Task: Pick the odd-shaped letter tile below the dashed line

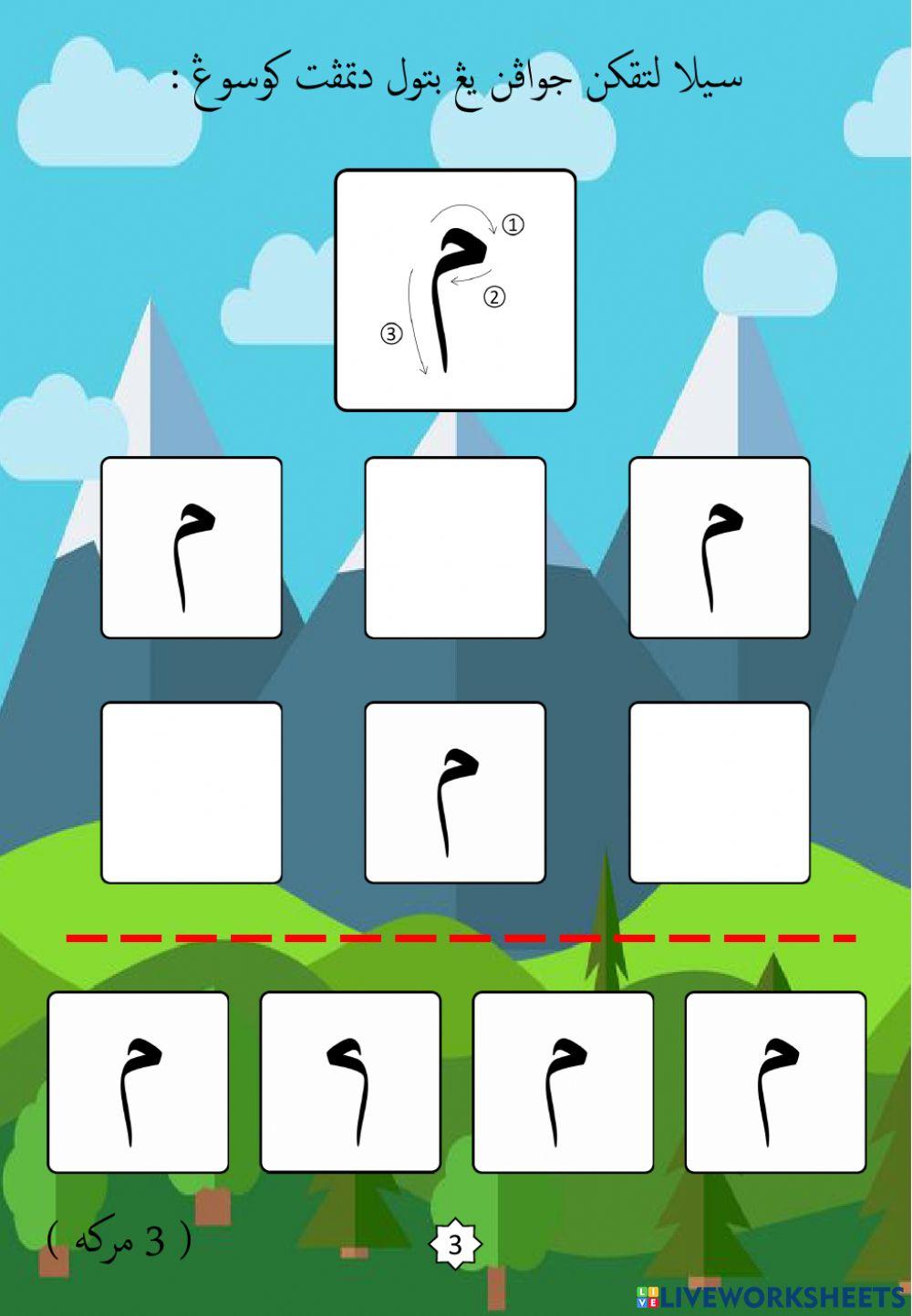Action: point(350,1082)
